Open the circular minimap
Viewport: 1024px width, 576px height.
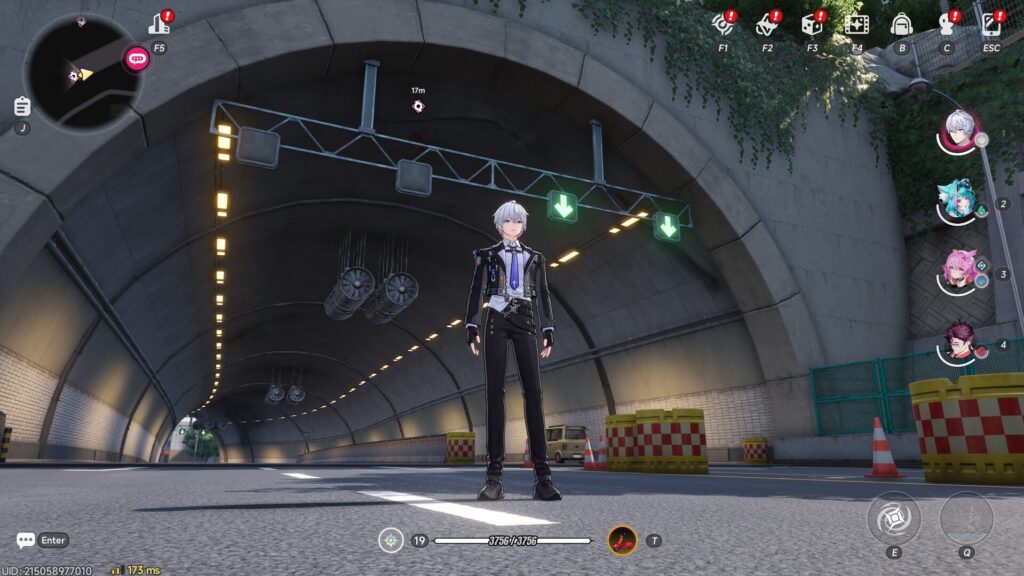82,73
